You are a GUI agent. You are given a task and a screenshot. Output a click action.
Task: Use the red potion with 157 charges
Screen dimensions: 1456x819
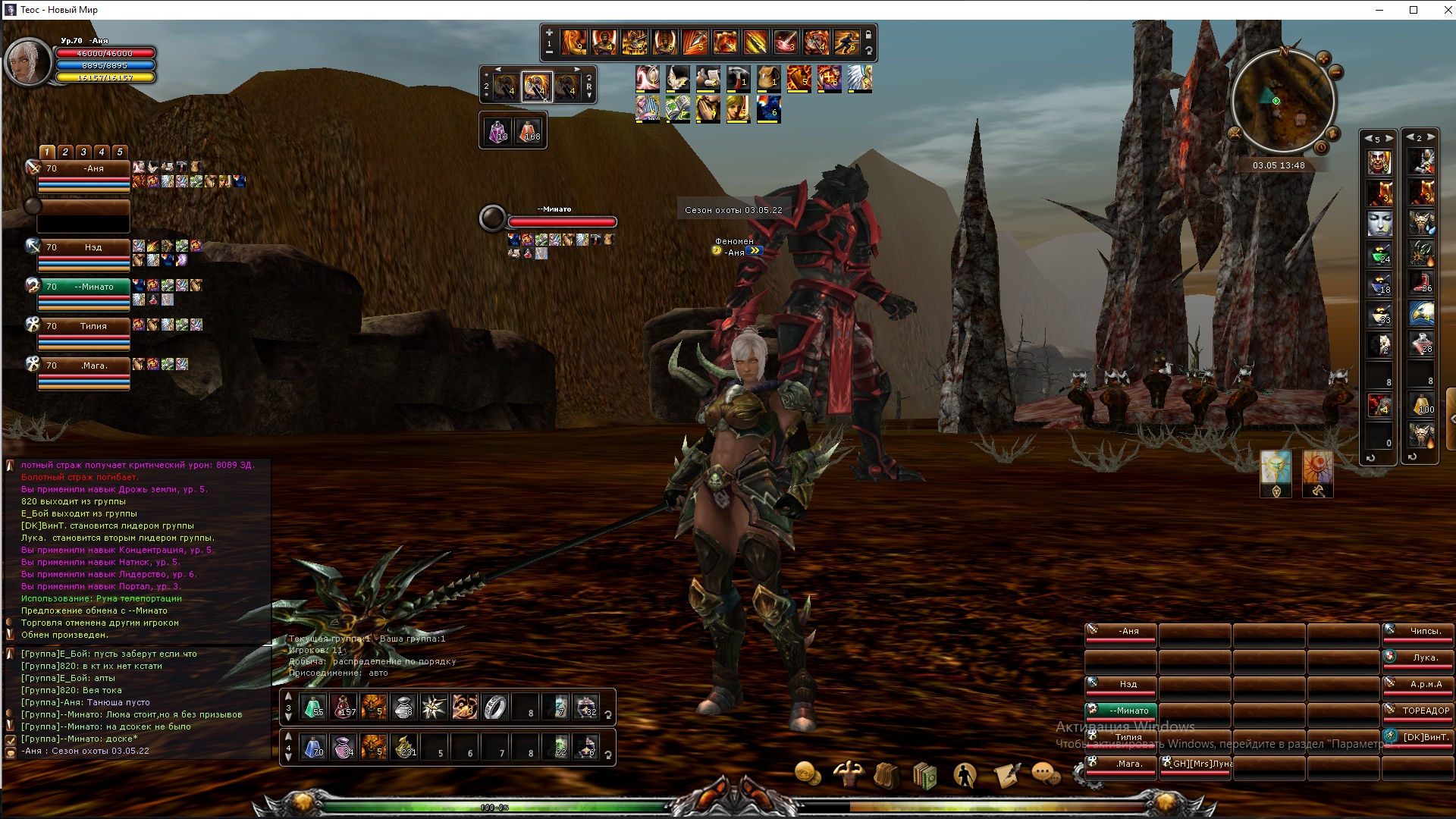344,707
